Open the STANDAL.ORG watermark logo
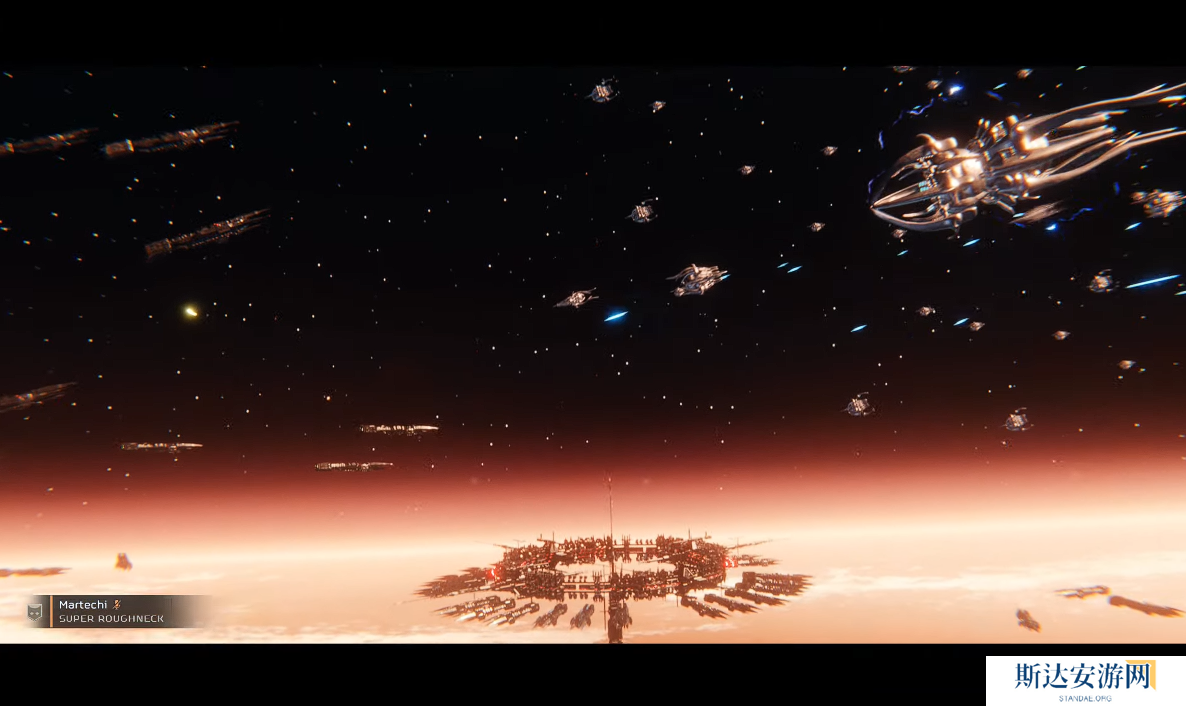Screen dimensions: 1186x706 (1085, 680)
